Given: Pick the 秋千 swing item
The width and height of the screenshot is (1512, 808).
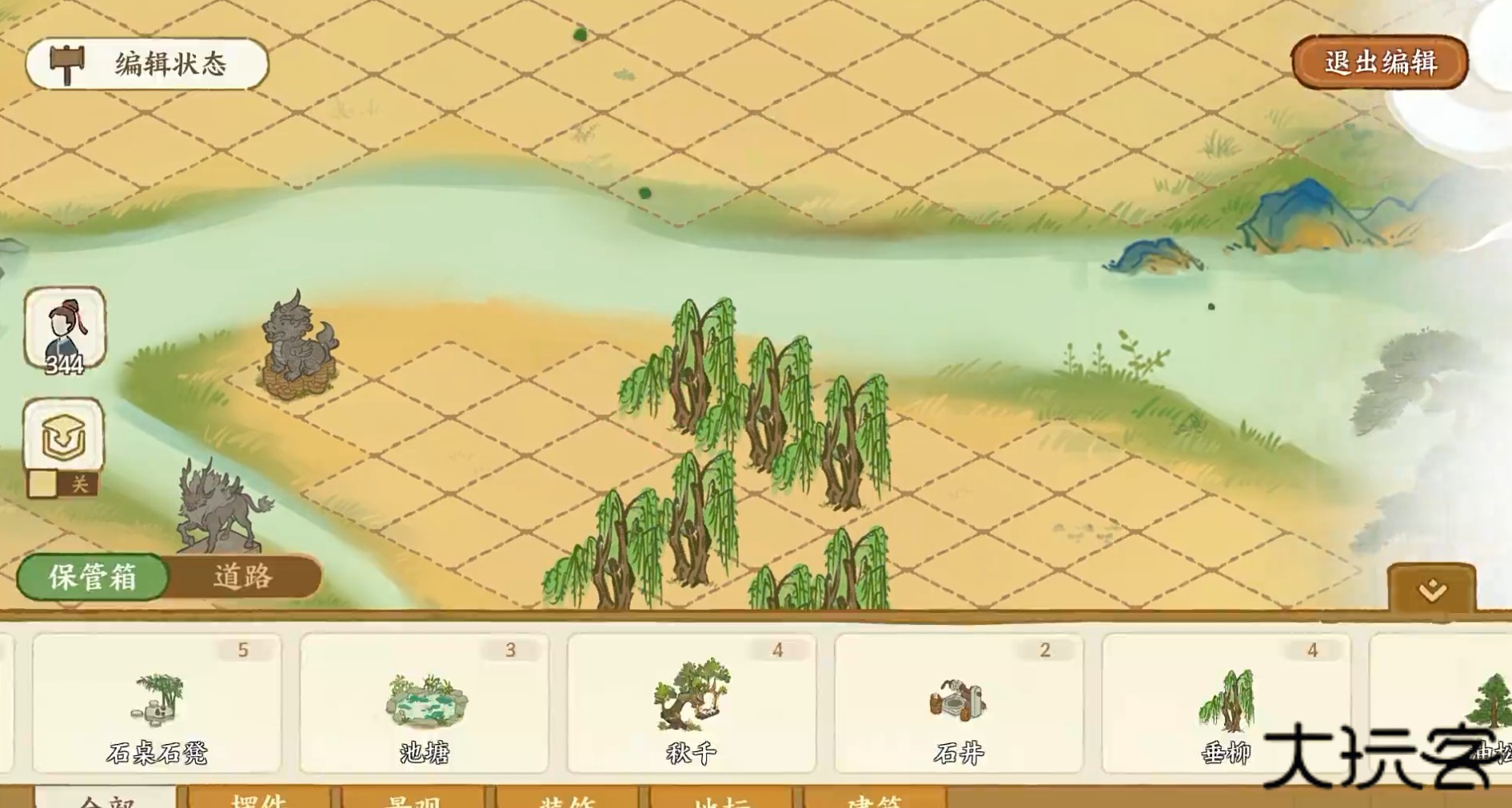Looking at the screenshot, I should point(692,704).
